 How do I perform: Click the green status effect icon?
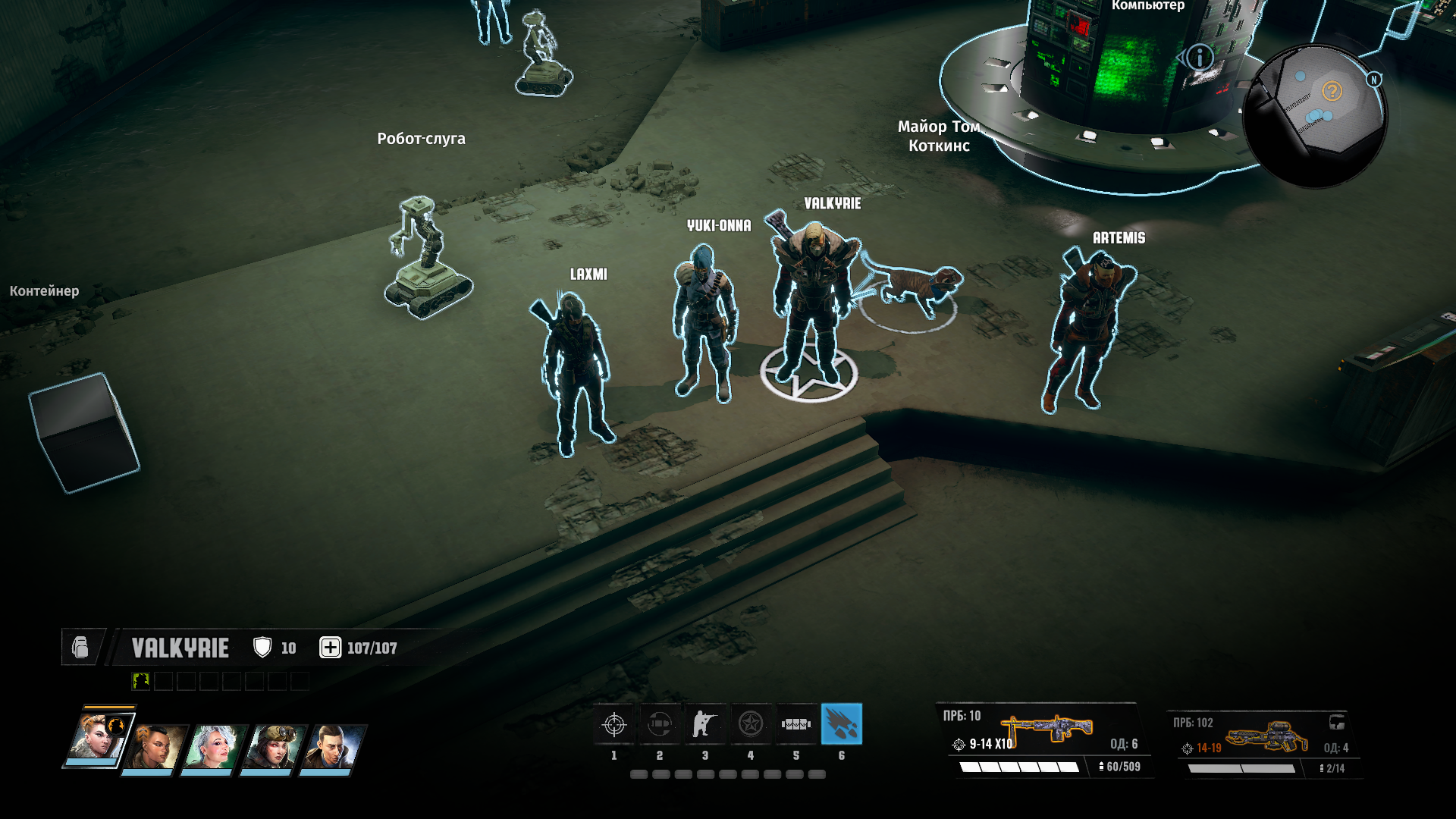(141, 681)
